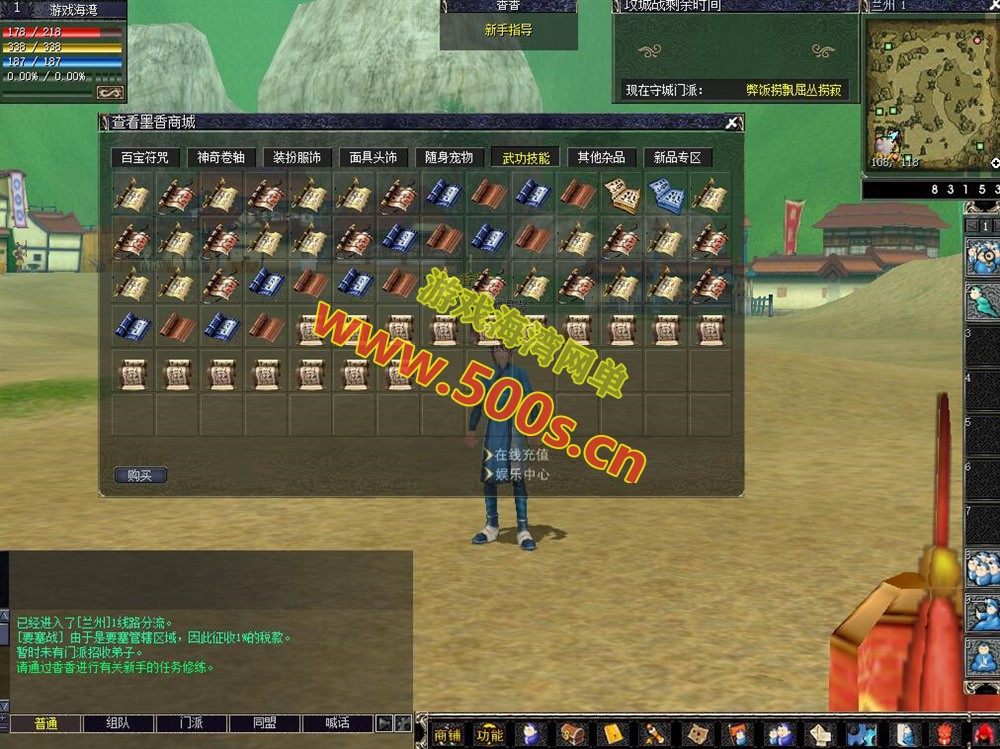1000x749 pixels.
Task: Open the 功能 function menu
Action: coord(490,734)
